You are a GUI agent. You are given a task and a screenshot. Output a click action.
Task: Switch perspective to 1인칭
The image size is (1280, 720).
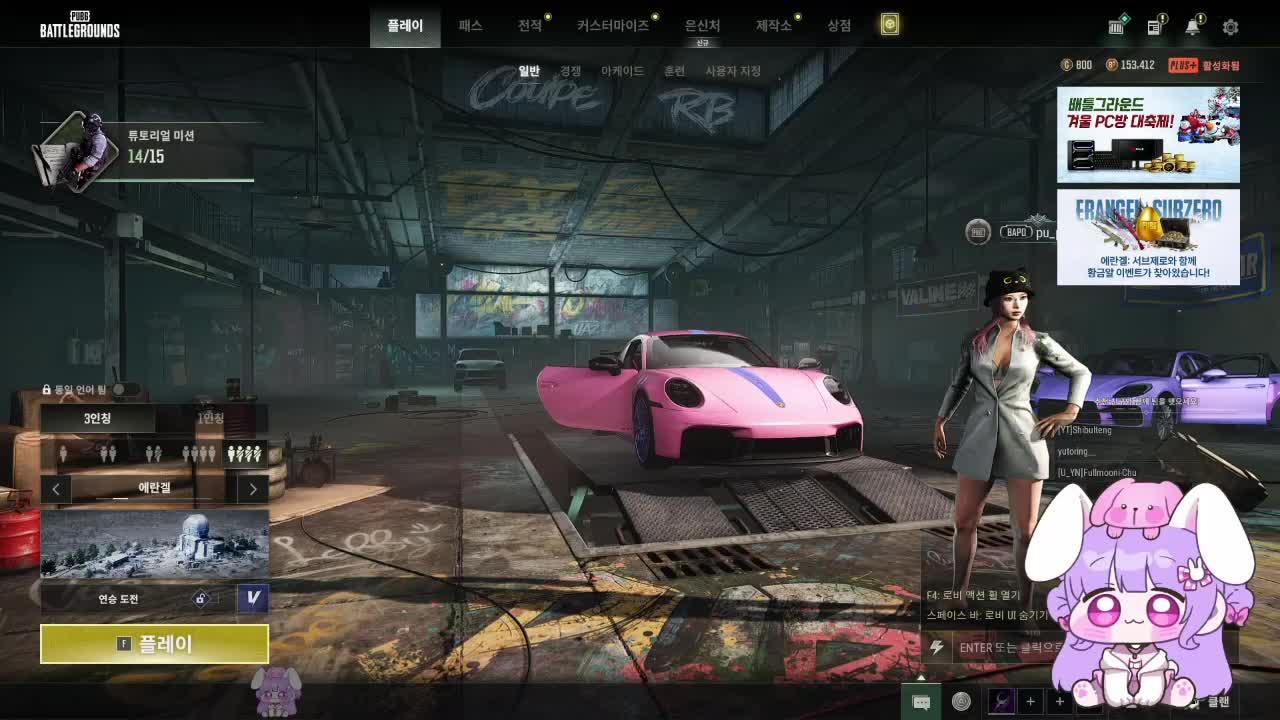(211, 419)
